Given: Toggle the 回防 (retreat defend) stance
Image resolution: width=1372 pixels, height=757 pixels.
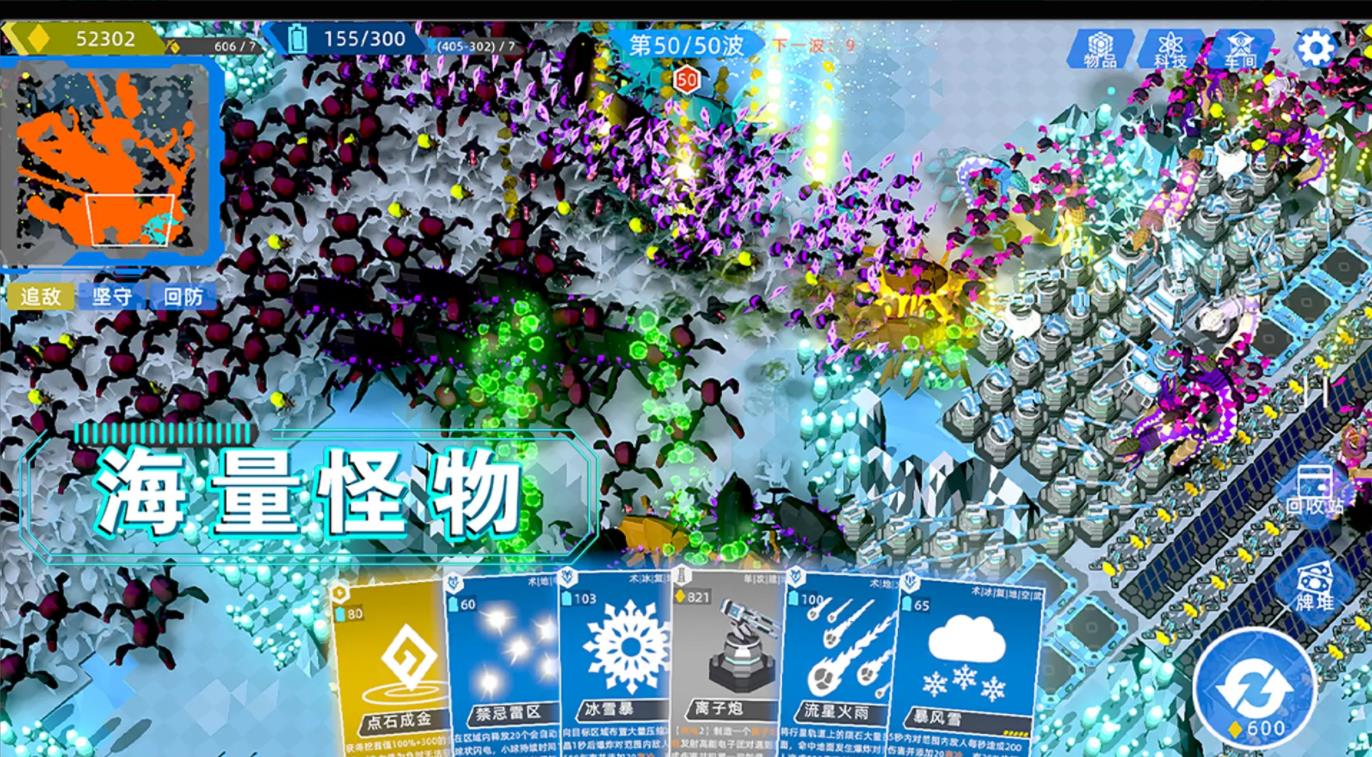Looking at the screenshot, I should tap(184, 297).
